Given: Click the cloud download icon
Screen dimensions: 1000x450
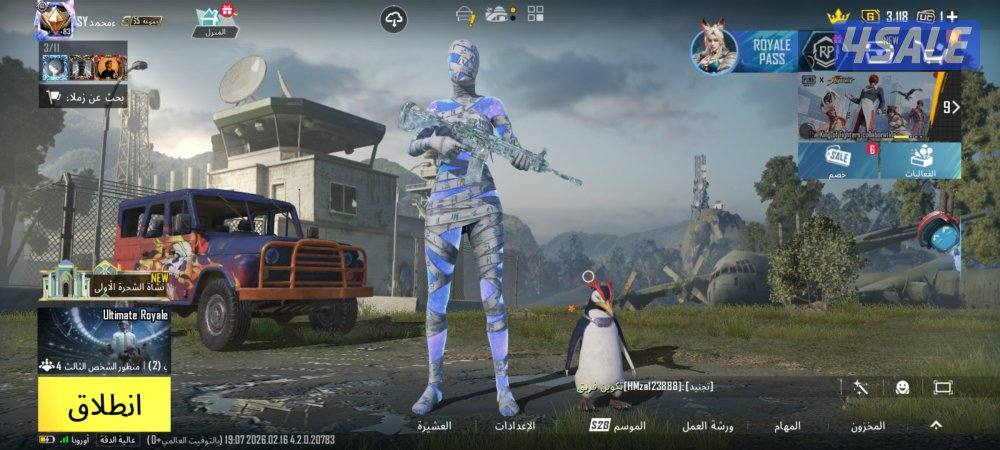Looking at the screenshot, I should [x=394, y=19].
